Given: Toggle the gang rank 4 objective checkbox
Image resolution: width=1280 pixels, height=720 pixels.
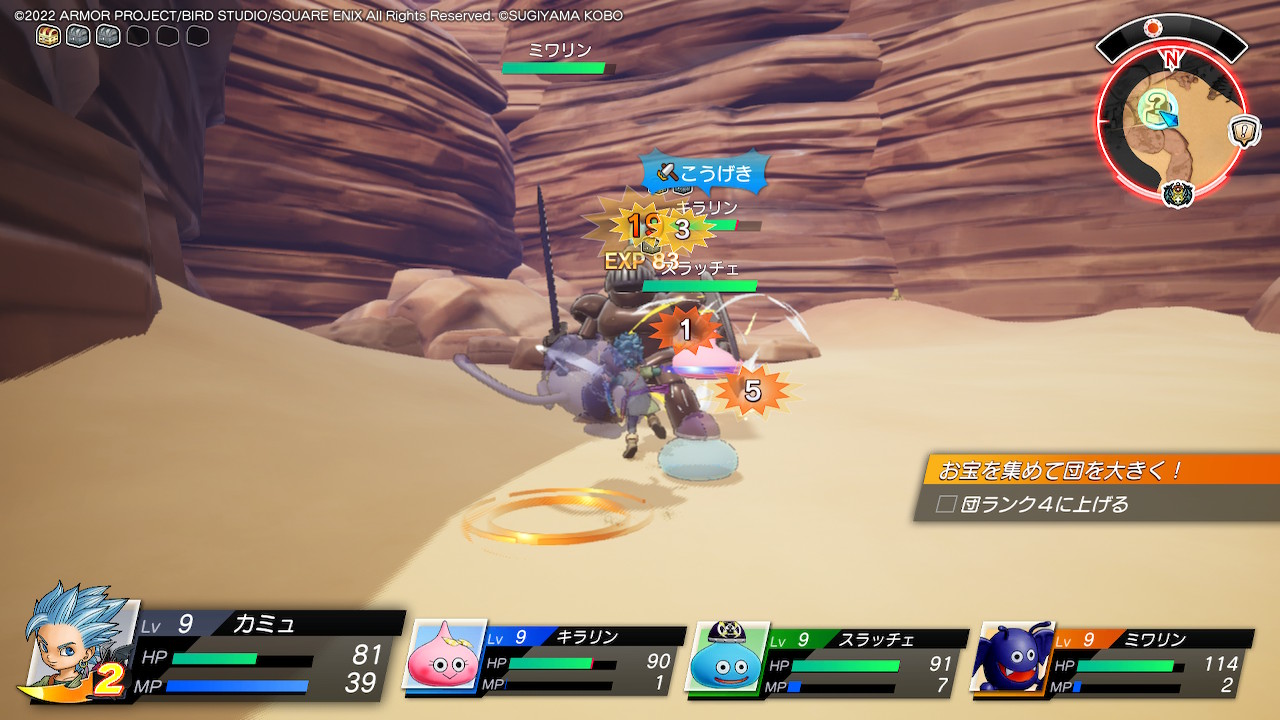Looking at the screenshot, I should coord(946,505).
